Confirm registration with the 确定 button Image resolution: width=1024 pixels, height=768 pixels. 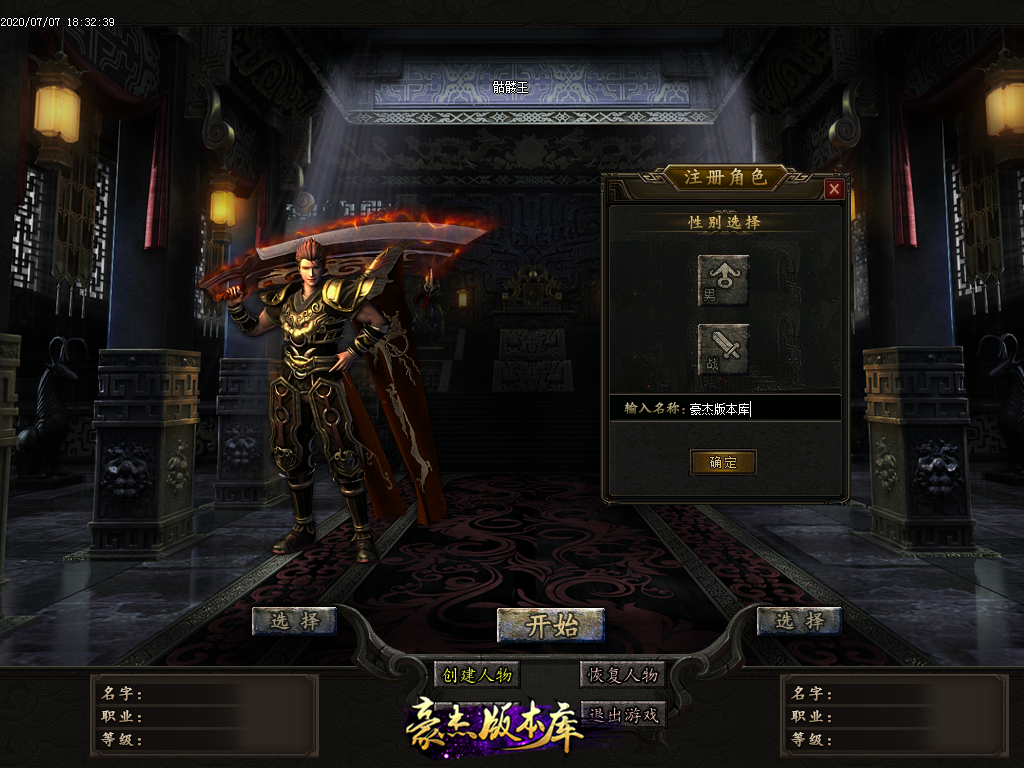(722, 462)
